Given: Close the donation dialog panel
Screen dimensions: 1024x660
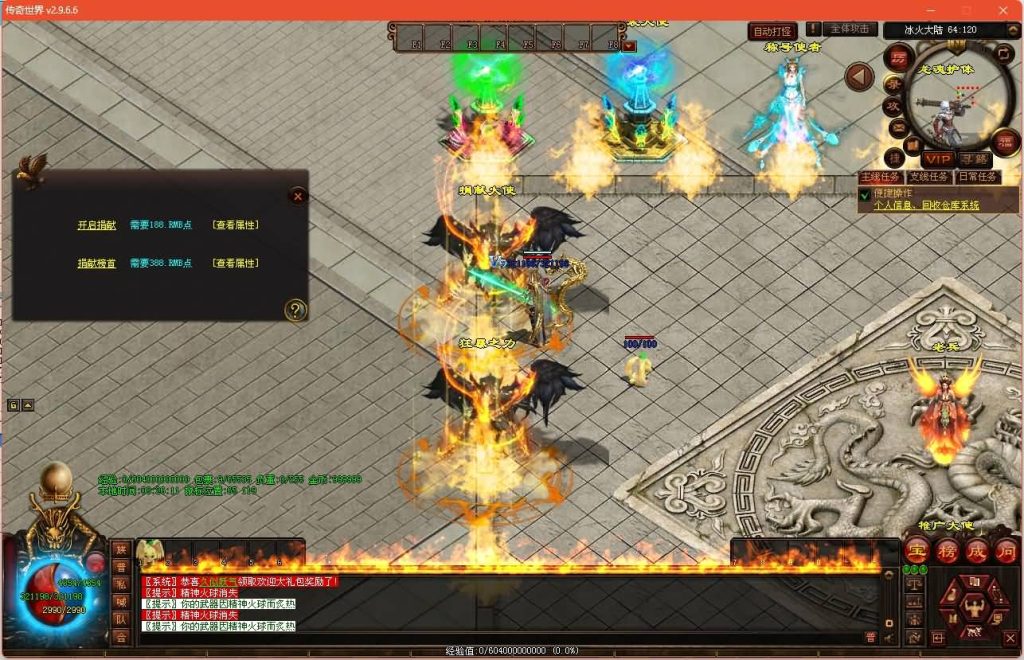Looking at the screenshot, I should 297,196.
